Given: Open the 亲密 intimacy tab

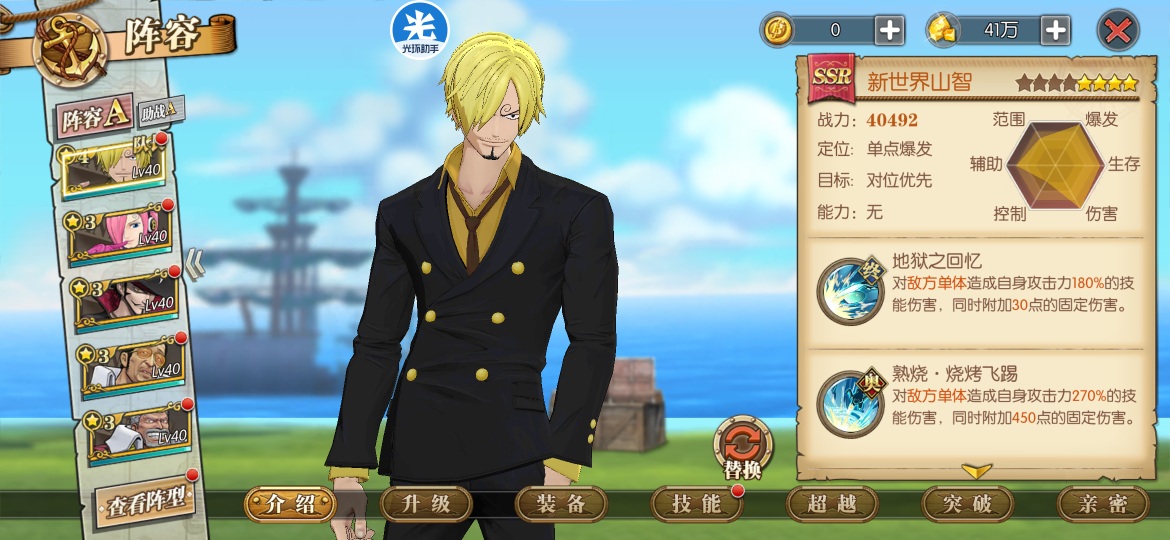Looking at the screenshot, I should click(x=1103, y=504).
